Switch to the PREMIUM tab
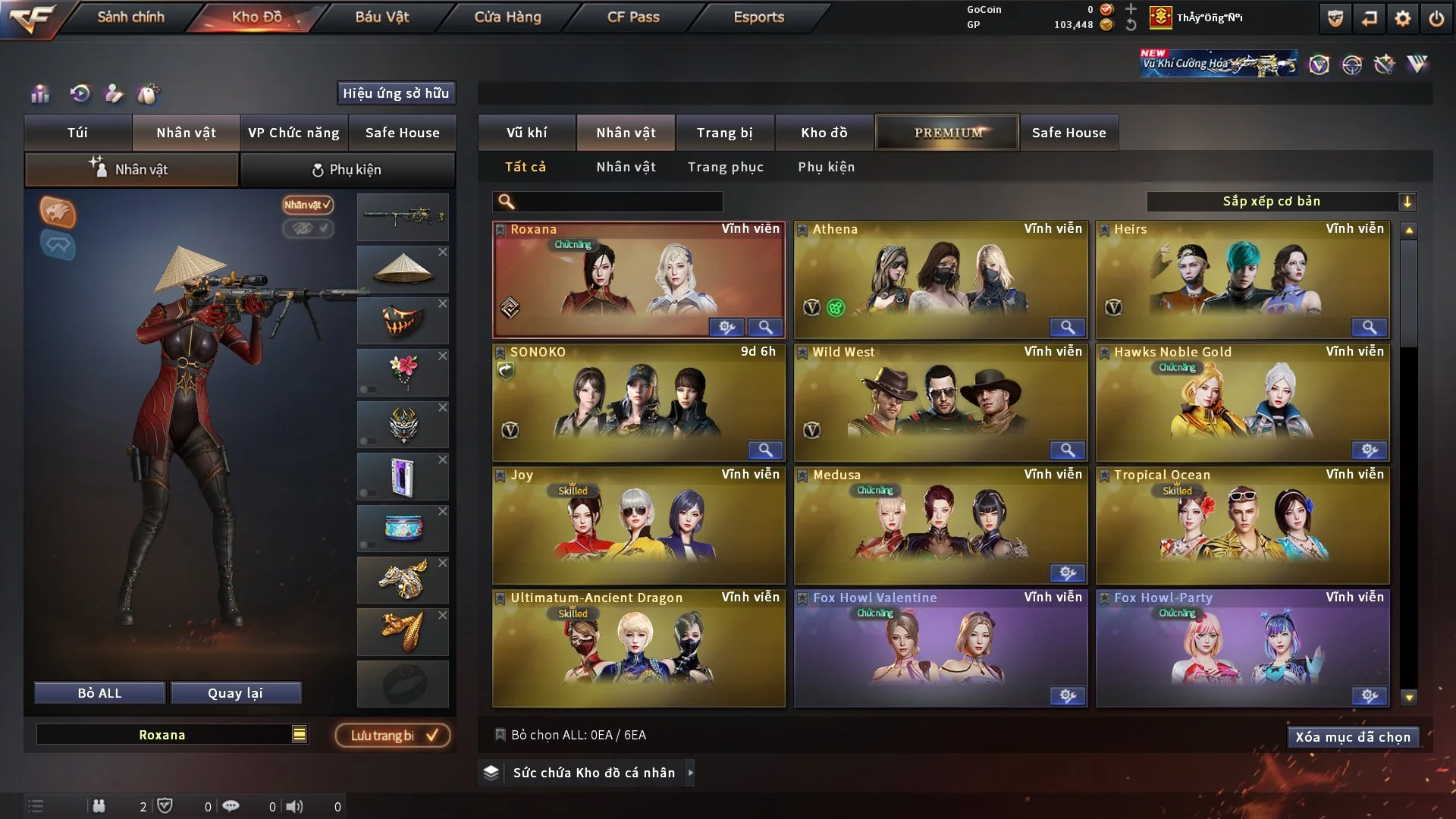 coord(946,132)
